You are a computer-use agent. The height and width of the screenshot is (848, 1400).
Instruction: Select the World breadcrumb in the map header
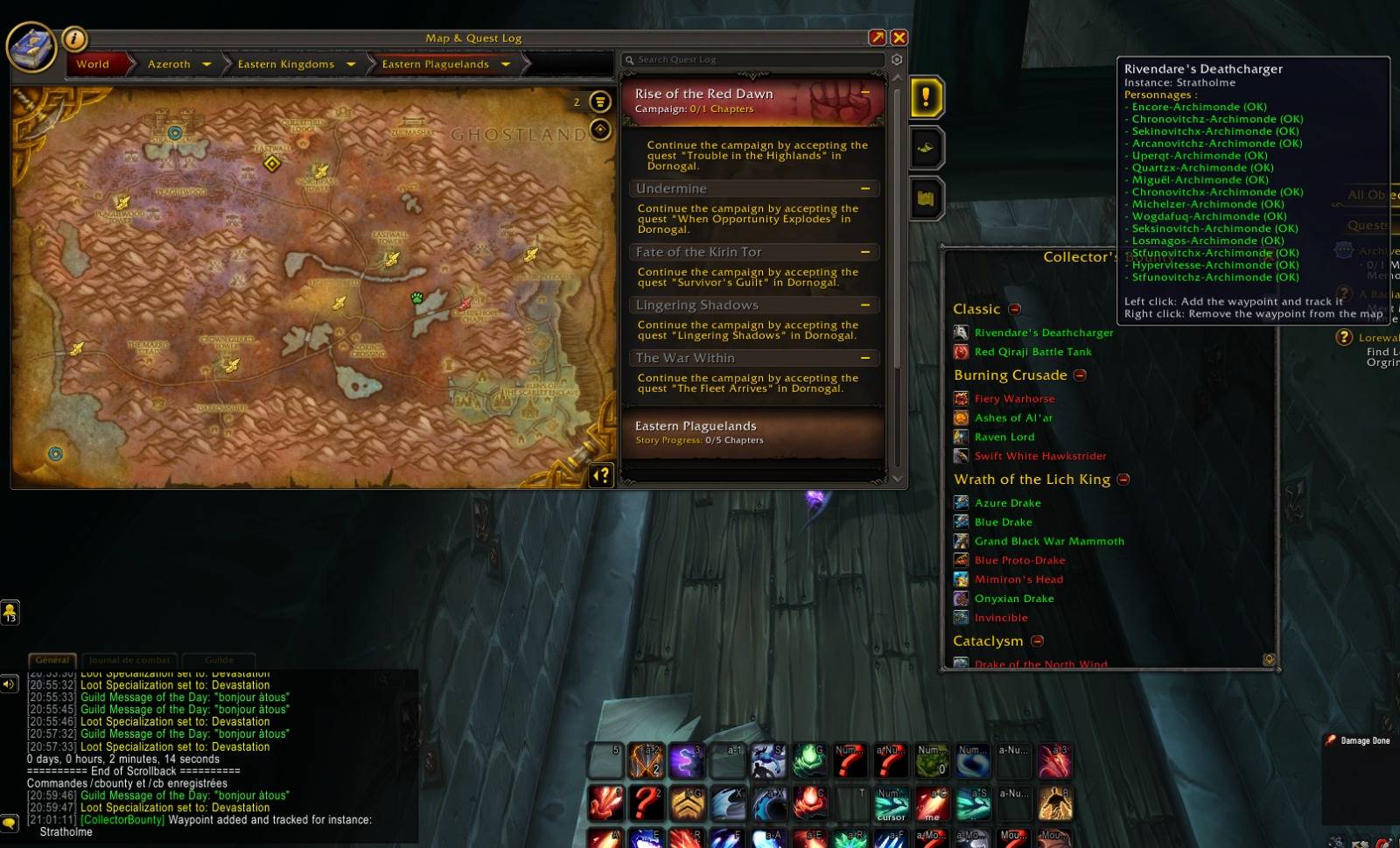click(93, 64)
